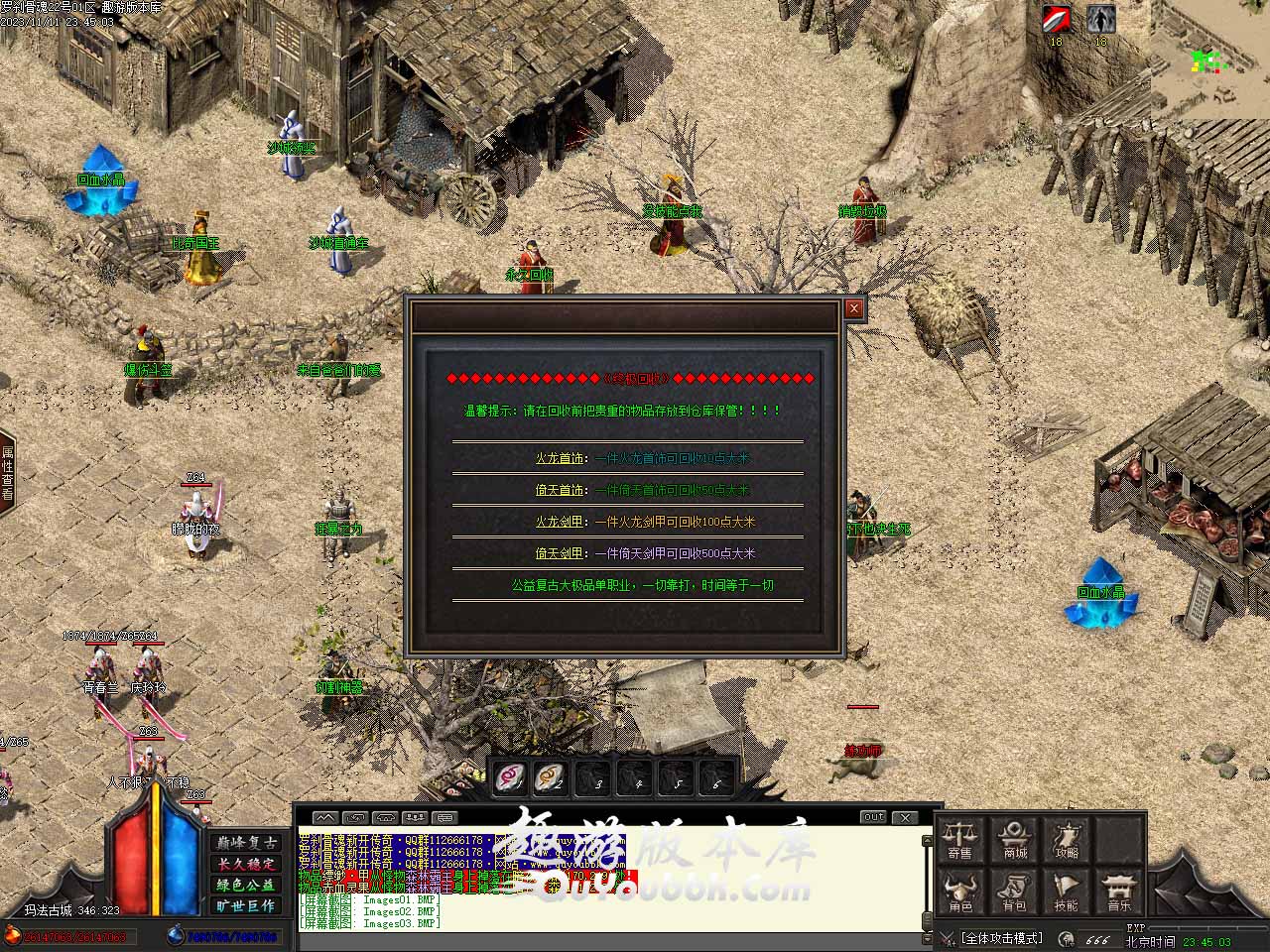The height and width of the screenshot is (952, 1270).
Task: Open the 寄售 consignment menu
Action: [x=959, y=839]
